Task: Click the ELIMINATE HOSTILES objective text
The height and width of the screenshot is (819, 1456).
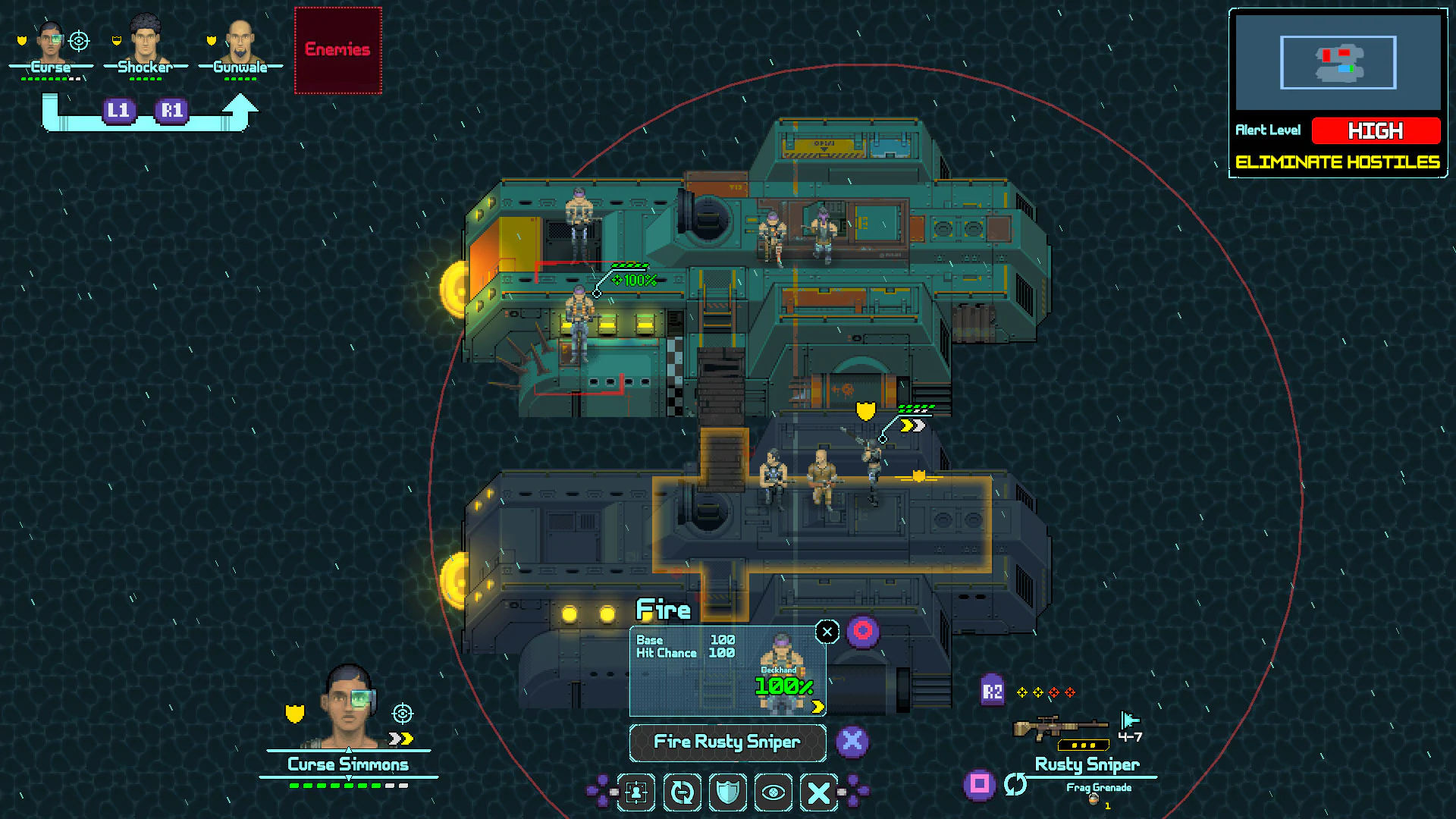Action: pos(1337,162)
